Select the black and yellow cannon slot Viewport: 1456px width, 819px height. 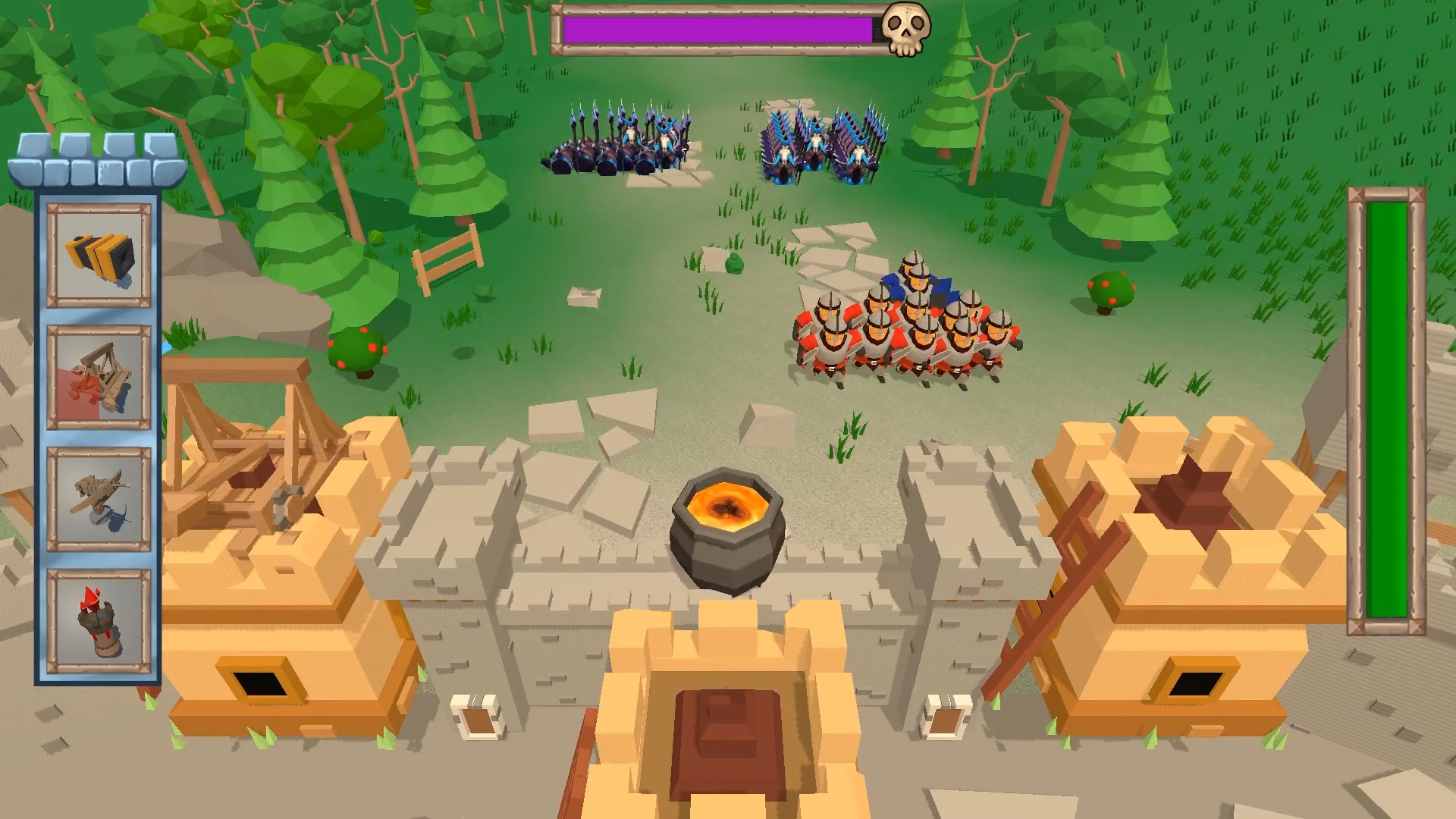[99, 256]
